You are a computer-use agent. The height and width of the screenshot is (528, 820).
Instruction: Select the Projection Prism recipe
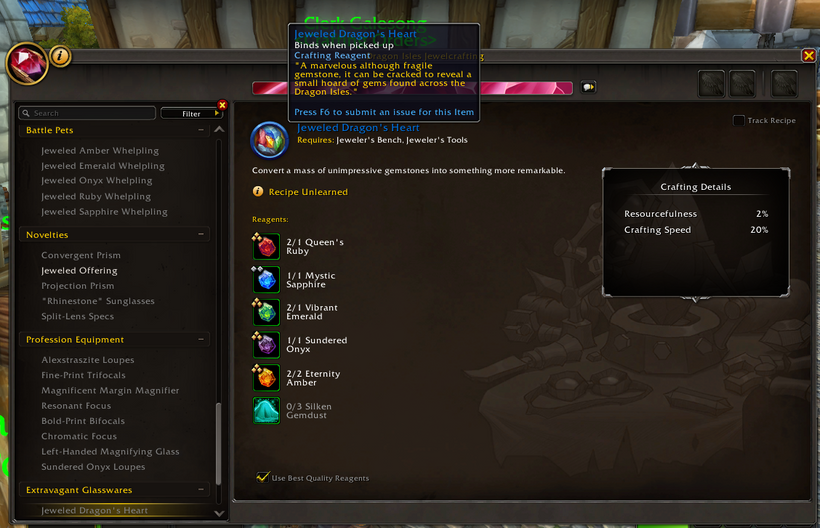coord(79,286)
